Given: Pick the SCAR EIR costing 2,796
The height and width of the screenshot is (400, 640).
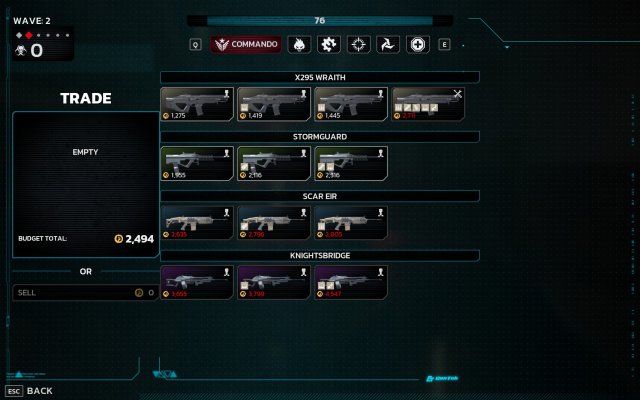Looking at the screenshot, I should (x=275, y=222).
